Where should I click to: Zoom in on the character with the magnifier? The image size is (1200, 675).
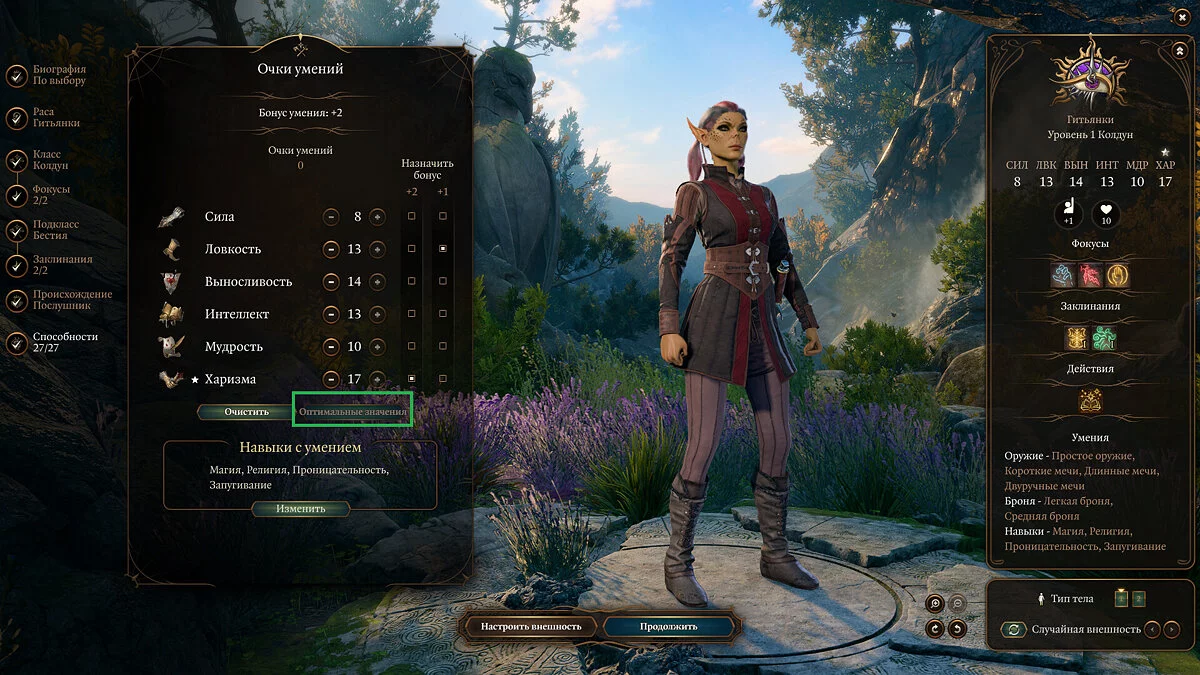pos(935,603)
